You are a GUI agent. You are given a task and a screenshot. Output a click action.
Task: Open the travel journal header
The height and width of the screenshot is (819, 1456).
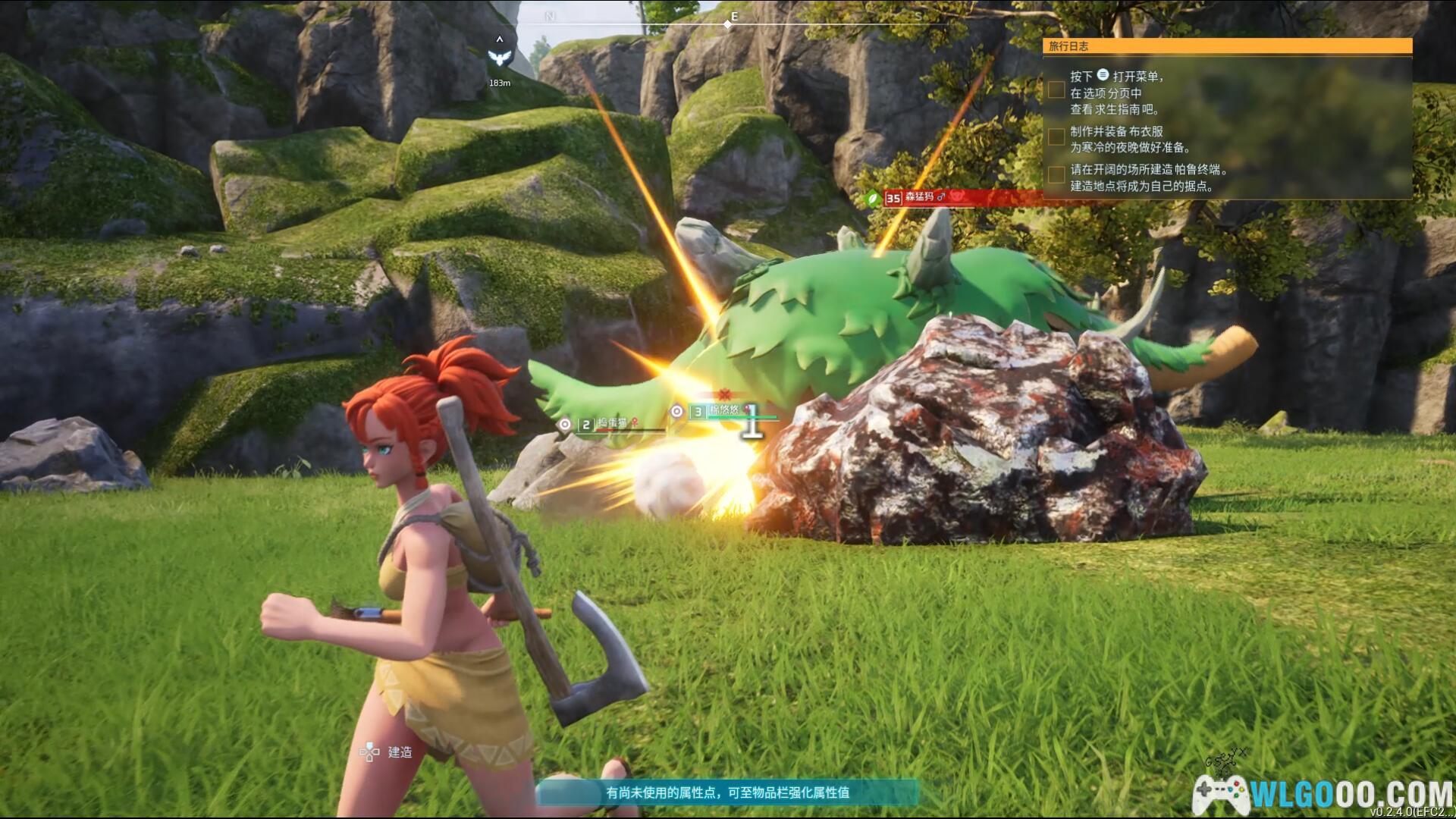[x=1227, y=46]
